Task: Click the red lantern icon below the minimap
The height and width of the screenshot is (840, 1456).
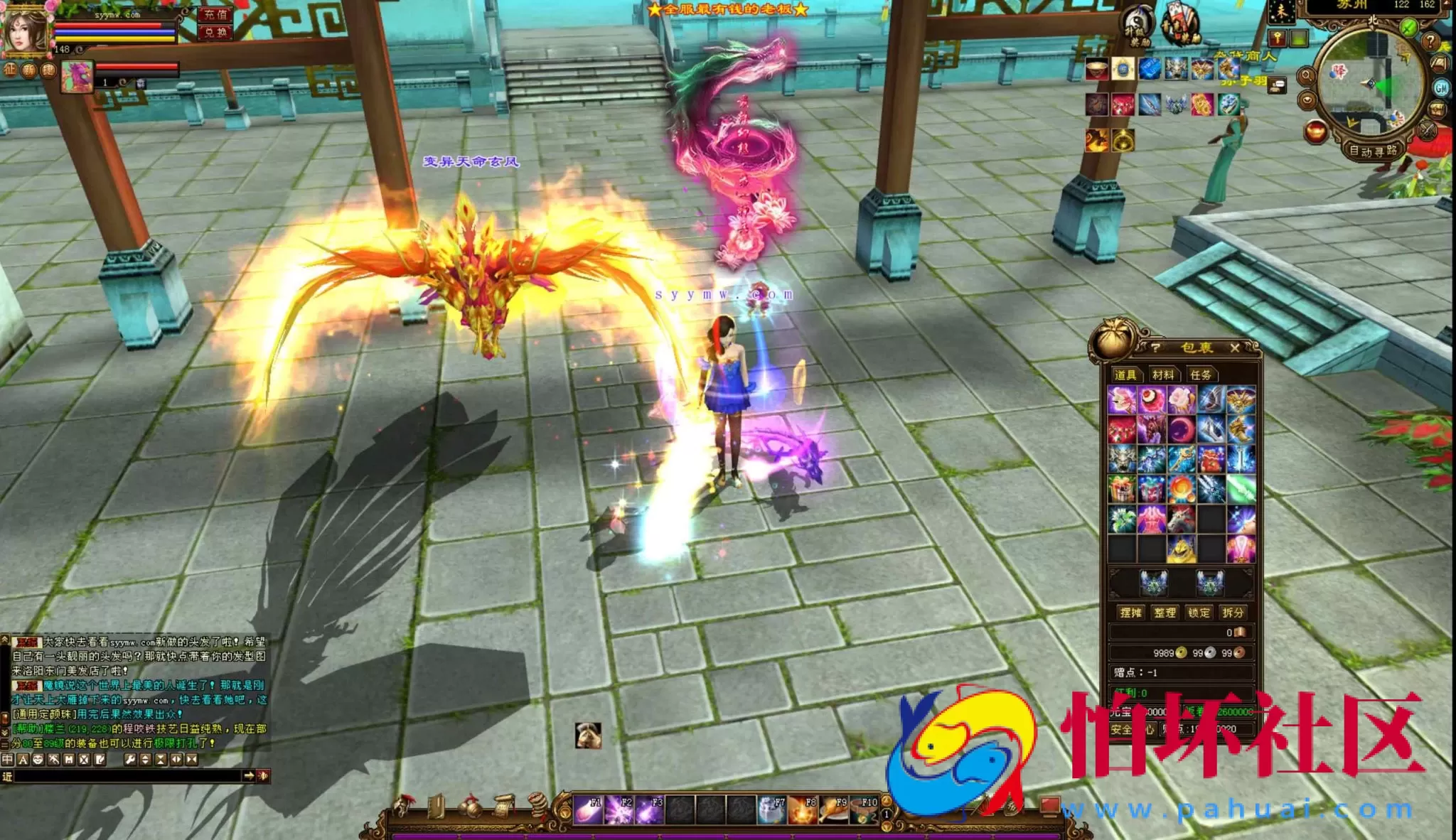Action: 1315,131
